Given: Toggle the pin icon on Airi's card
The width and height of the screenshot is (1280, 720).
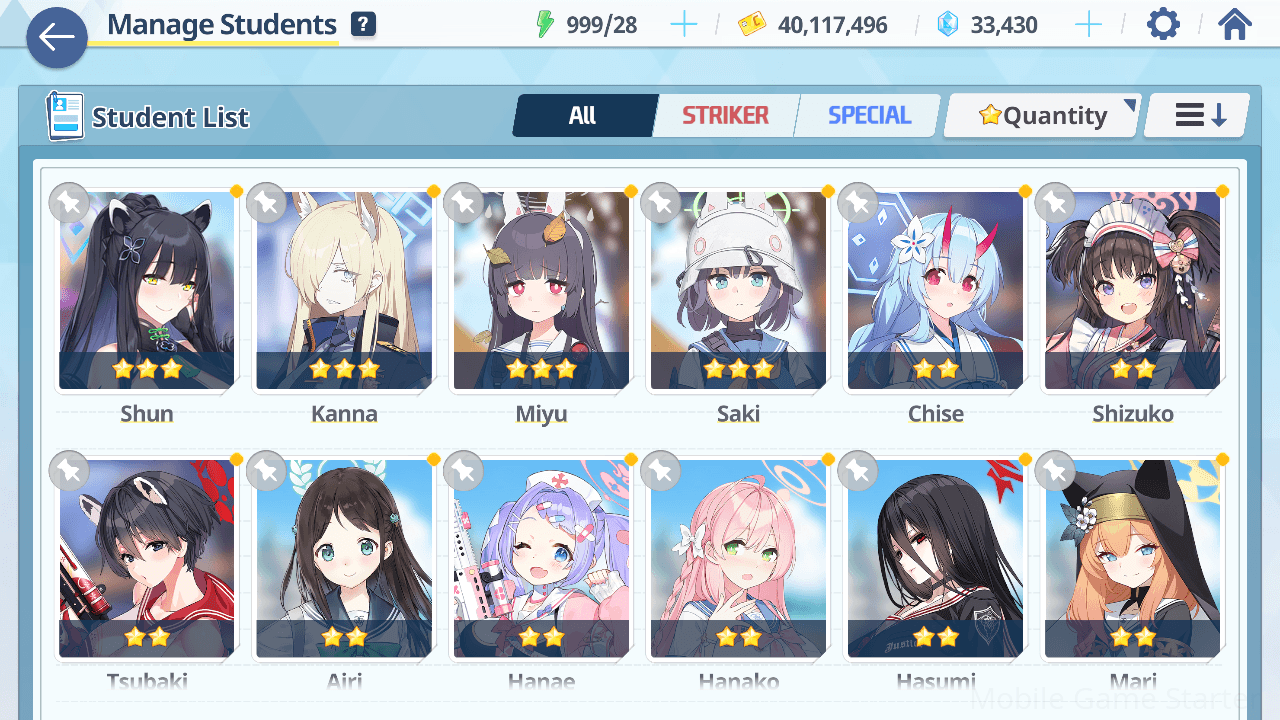Looking at the screenshot, I should (x=266, y=470).
